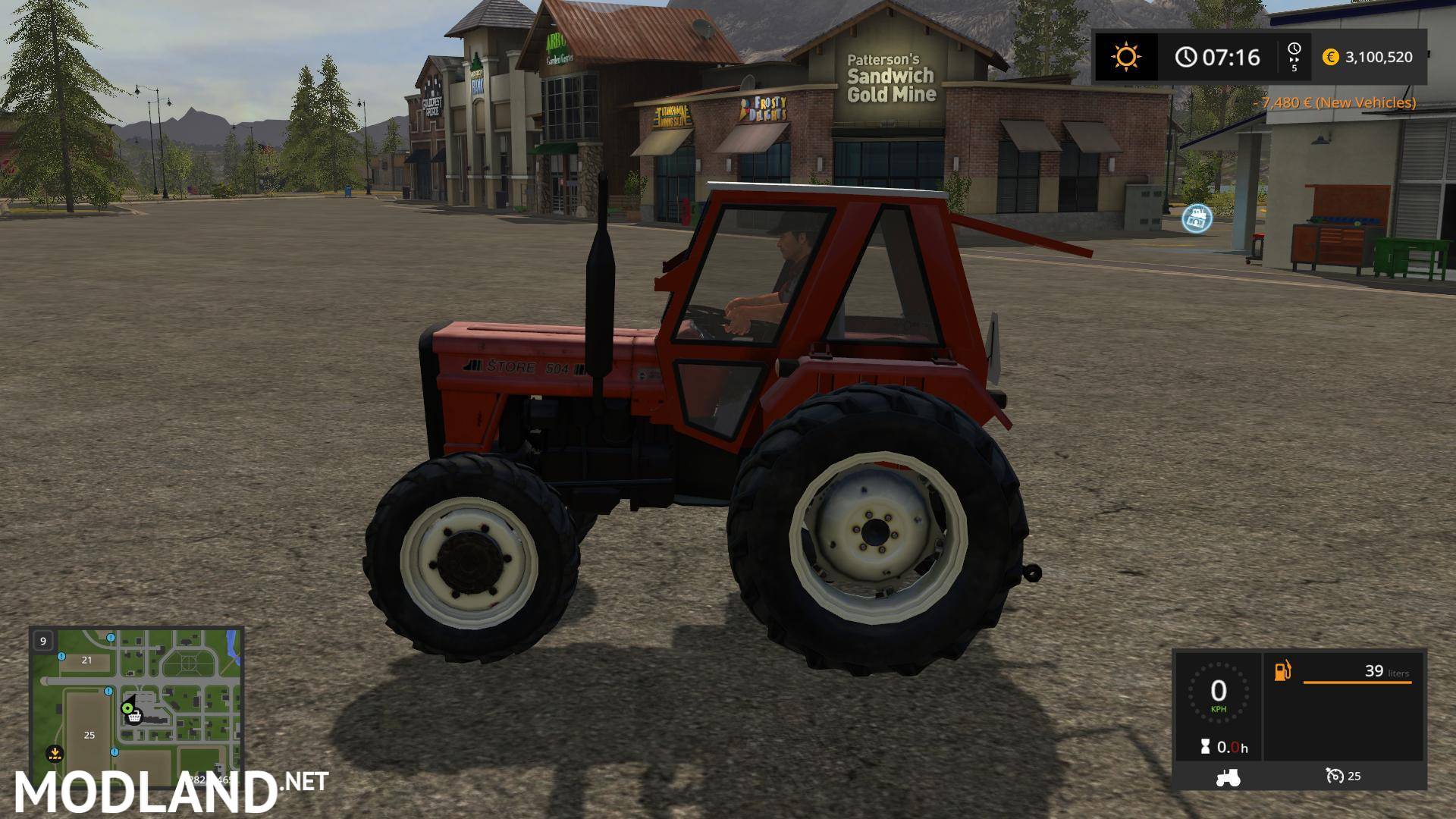Adjust the orange fuel level bar
1456x819 pixels.
tap(1357, 682)
